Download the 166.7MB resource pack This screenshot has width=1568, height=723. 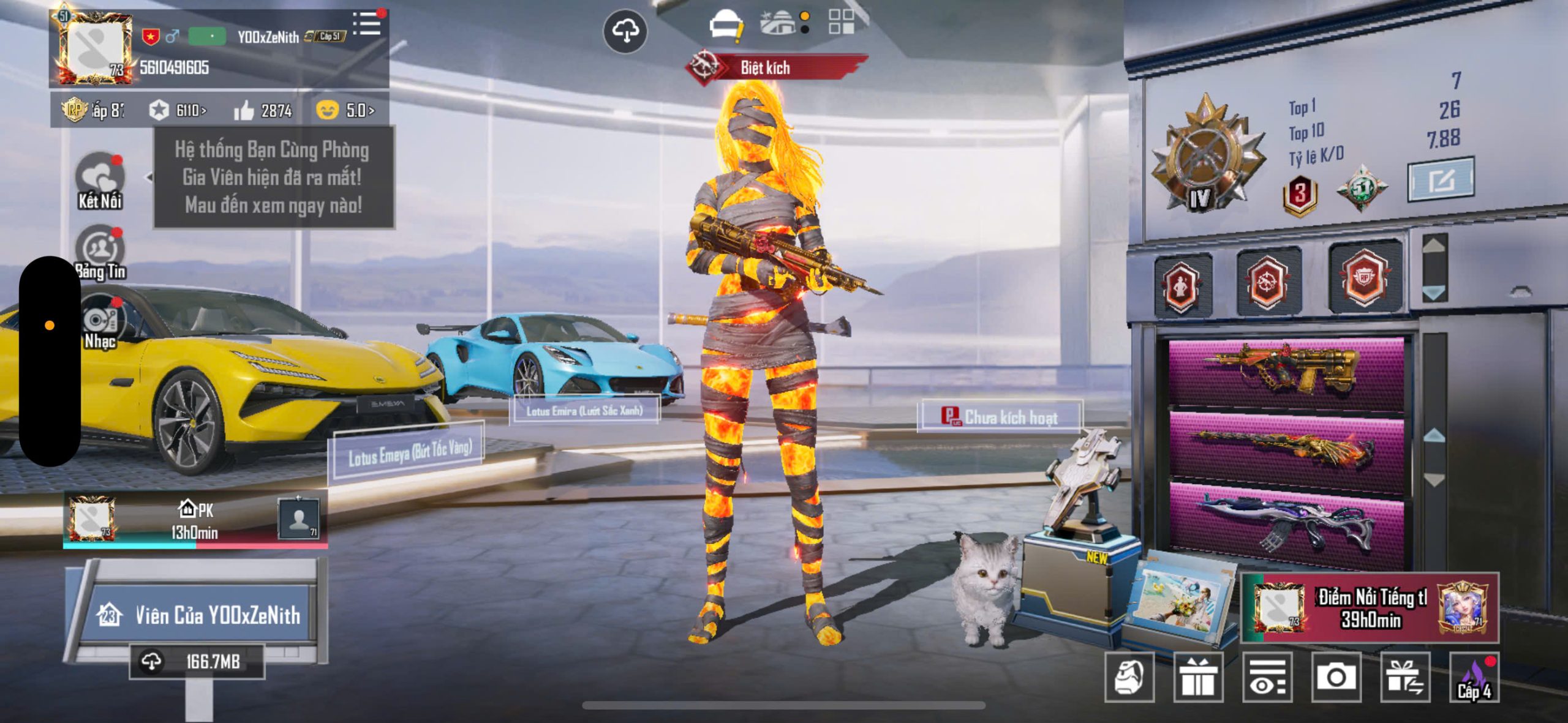coord(197,661)
